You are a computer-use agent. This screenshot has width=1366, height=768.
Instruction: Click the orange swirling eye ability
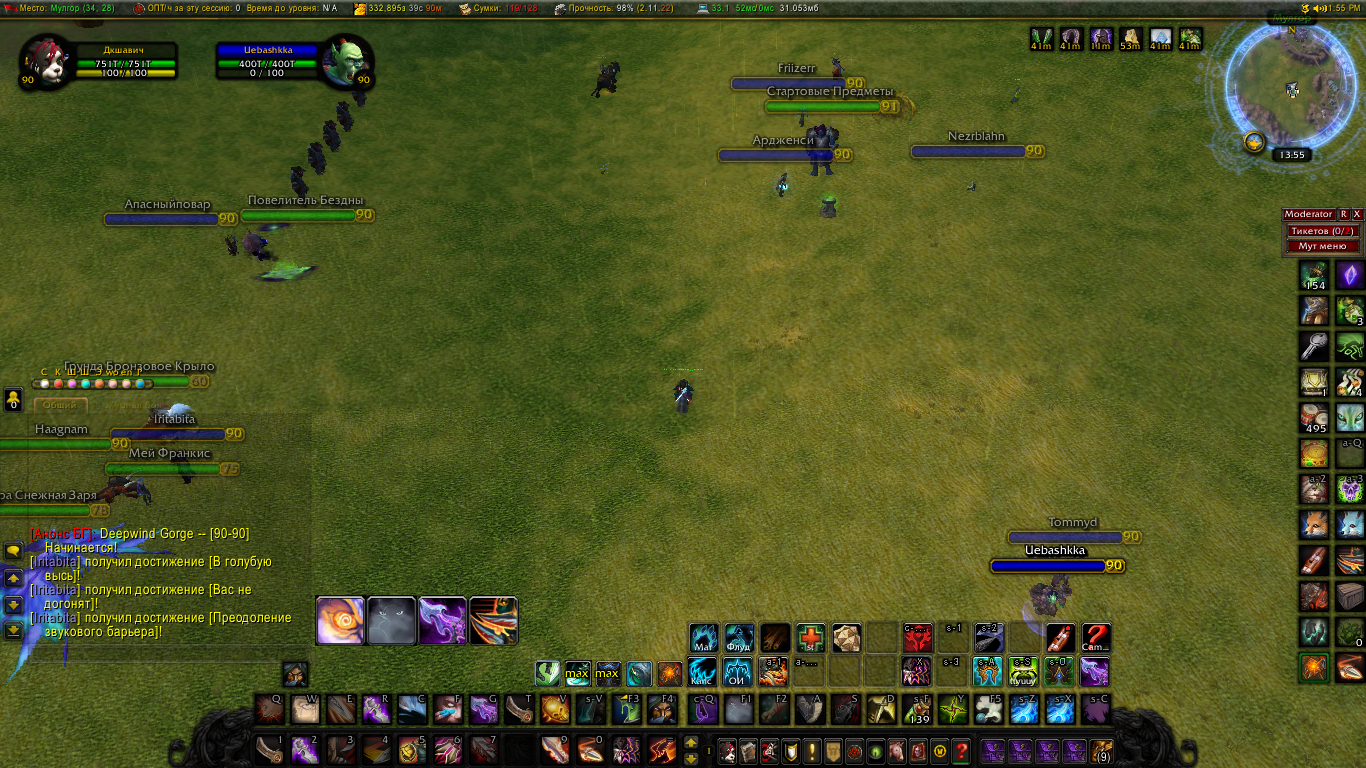coord(340,621)
